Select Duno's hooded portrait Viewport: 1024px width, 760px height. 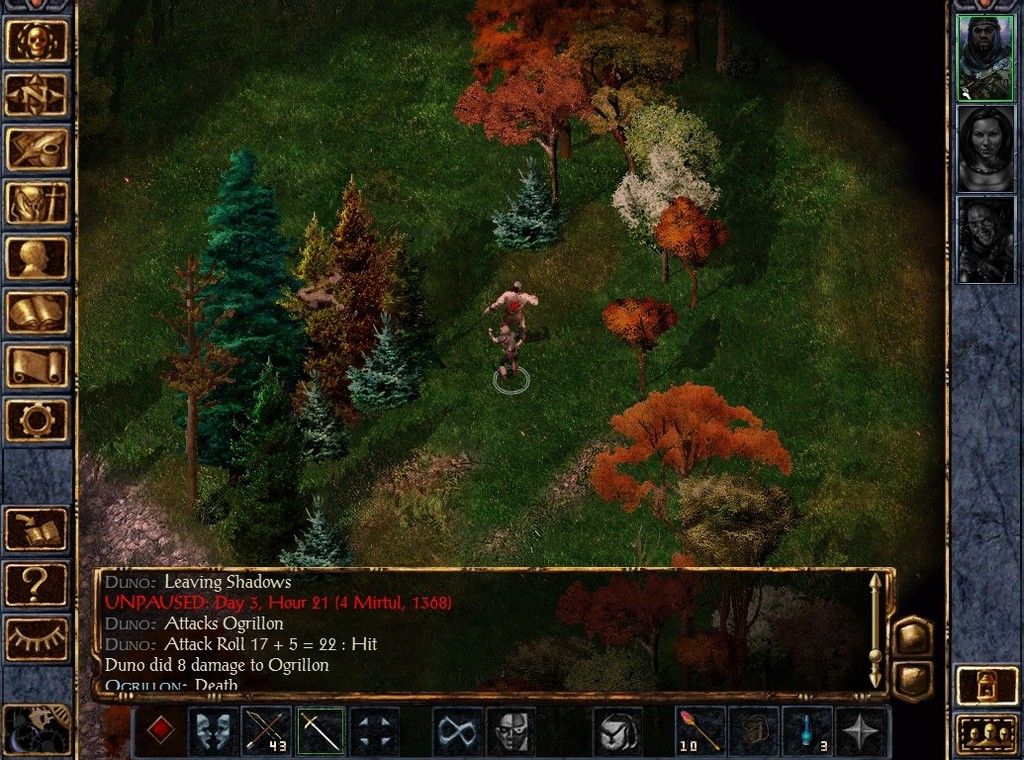985,57
